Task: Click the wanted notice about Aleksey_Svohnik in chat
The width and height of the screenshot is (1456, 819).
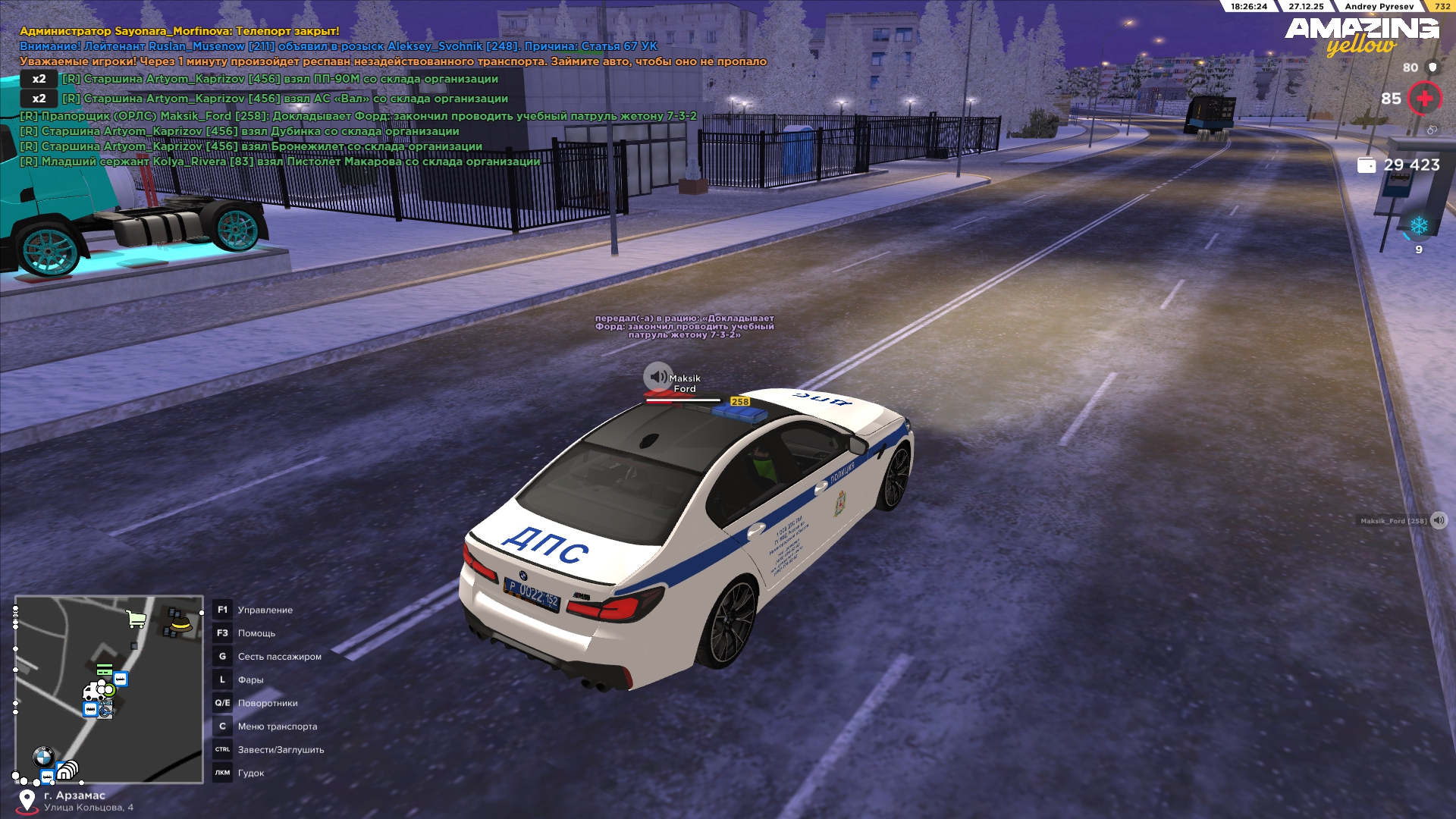Action: 338,46
